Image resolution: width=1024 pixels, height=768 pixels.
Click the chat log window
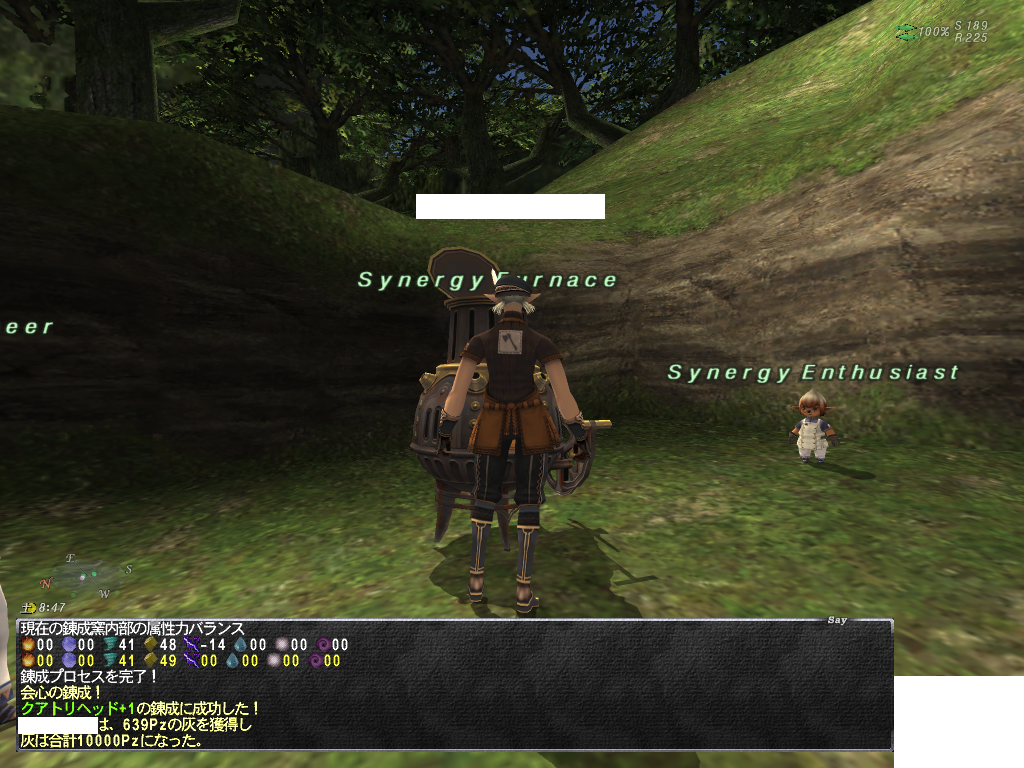tap(455, 684)
